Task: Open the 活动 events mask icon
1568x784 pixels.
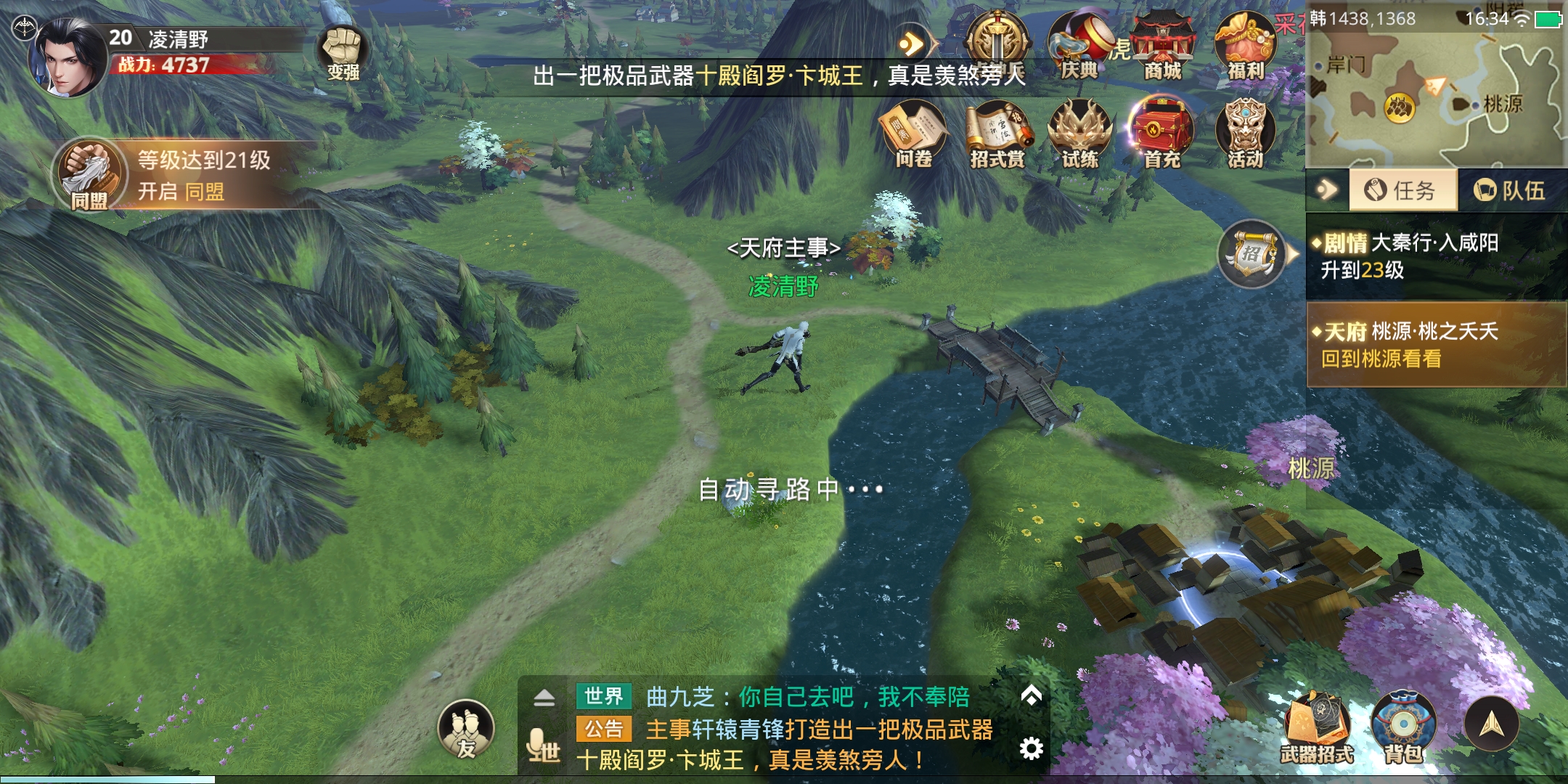Action: (1245, 135)
